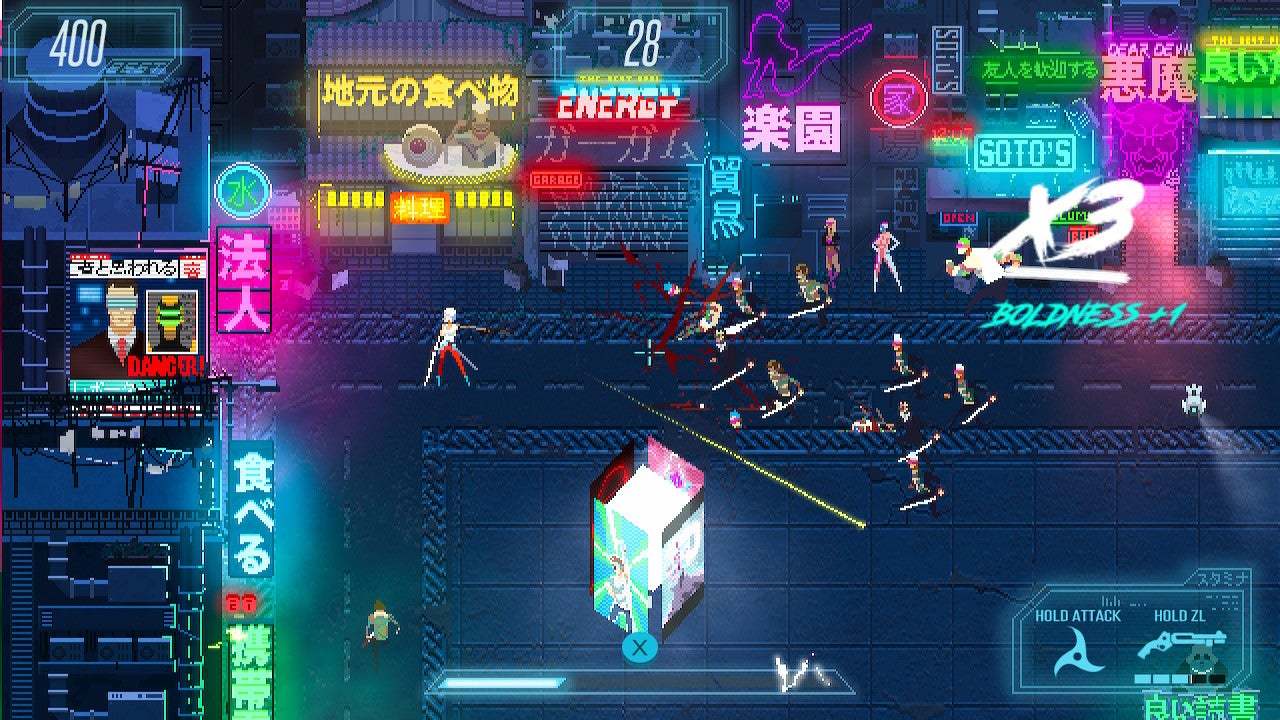The height and width of the screenshot is (720, 1280).
Task: Click the circular 家 neon emblem
Action: click(x=900, y=100)
